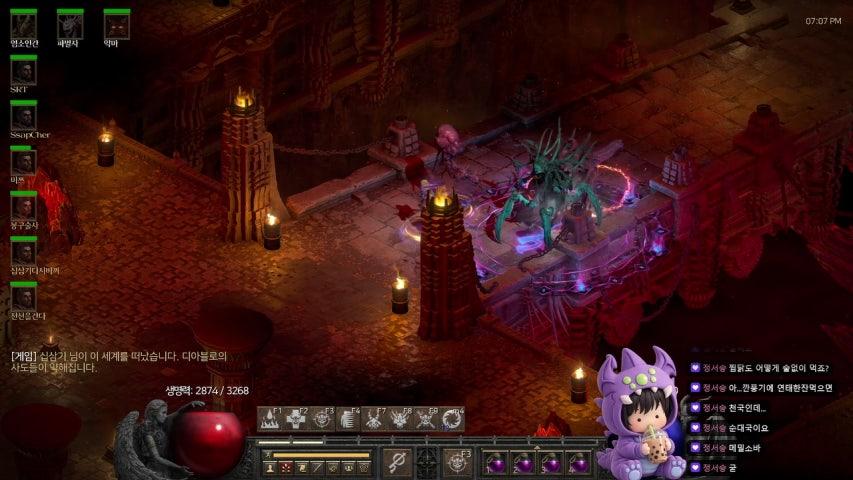Image resolution: width=853 pixels, height=480 pixels.
Task: Select the SKT party member portrait
Action: click(x=23, y=72)
